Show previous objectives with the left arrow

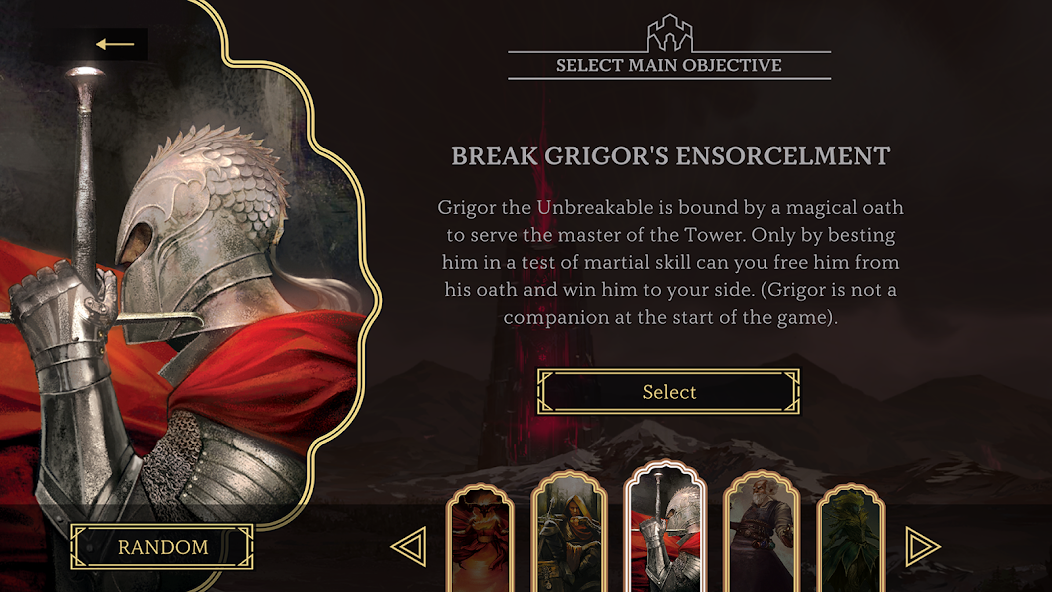[408, 547]
